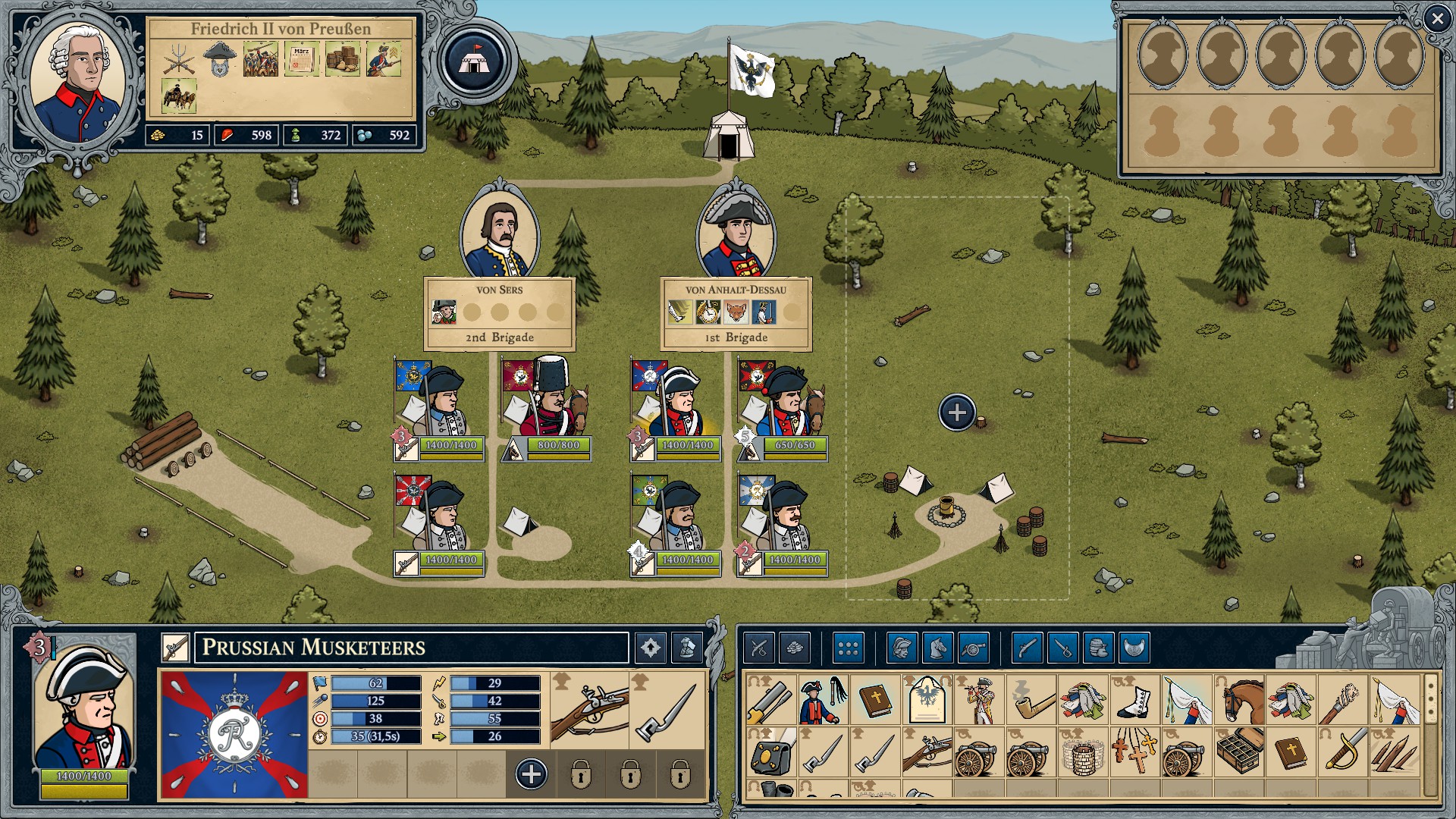Unlock a new equipment slot with plus
The width and height of the screenshot is (1456, 819).
531,774
